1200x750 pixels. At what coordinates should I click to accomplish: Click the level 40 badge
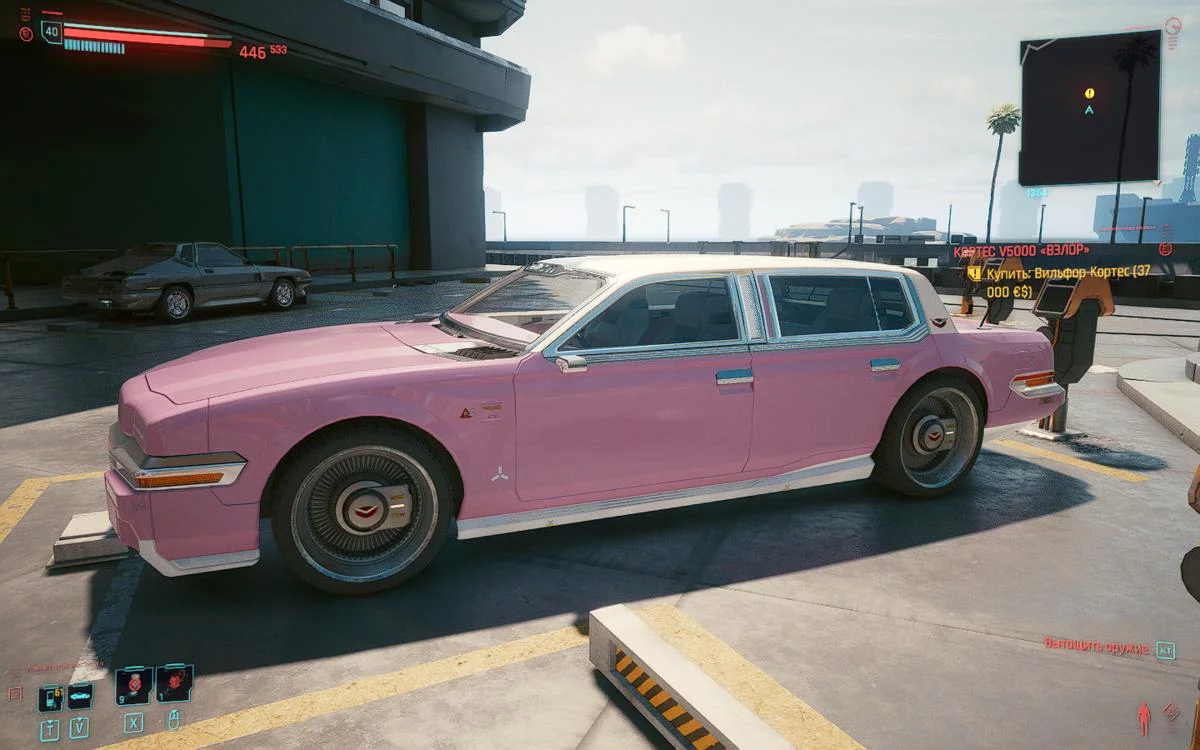[x=51, y=32]
